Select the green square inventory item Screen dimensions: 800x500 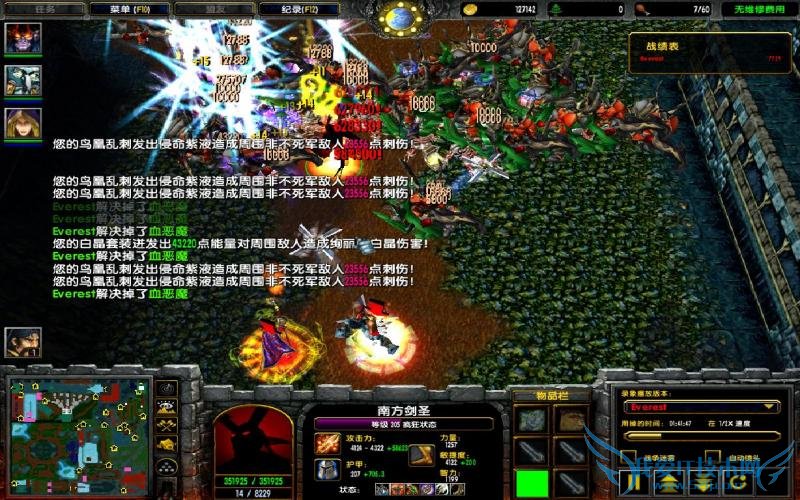(x=533, y=482)
